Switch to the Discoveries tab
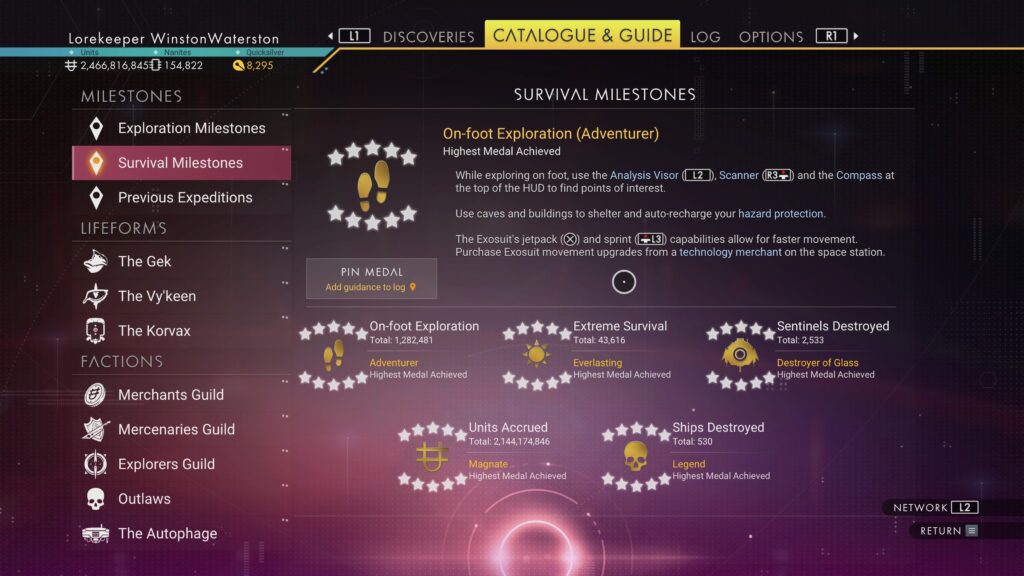The height and width of the screenshot is (576, 1024). 428,37
